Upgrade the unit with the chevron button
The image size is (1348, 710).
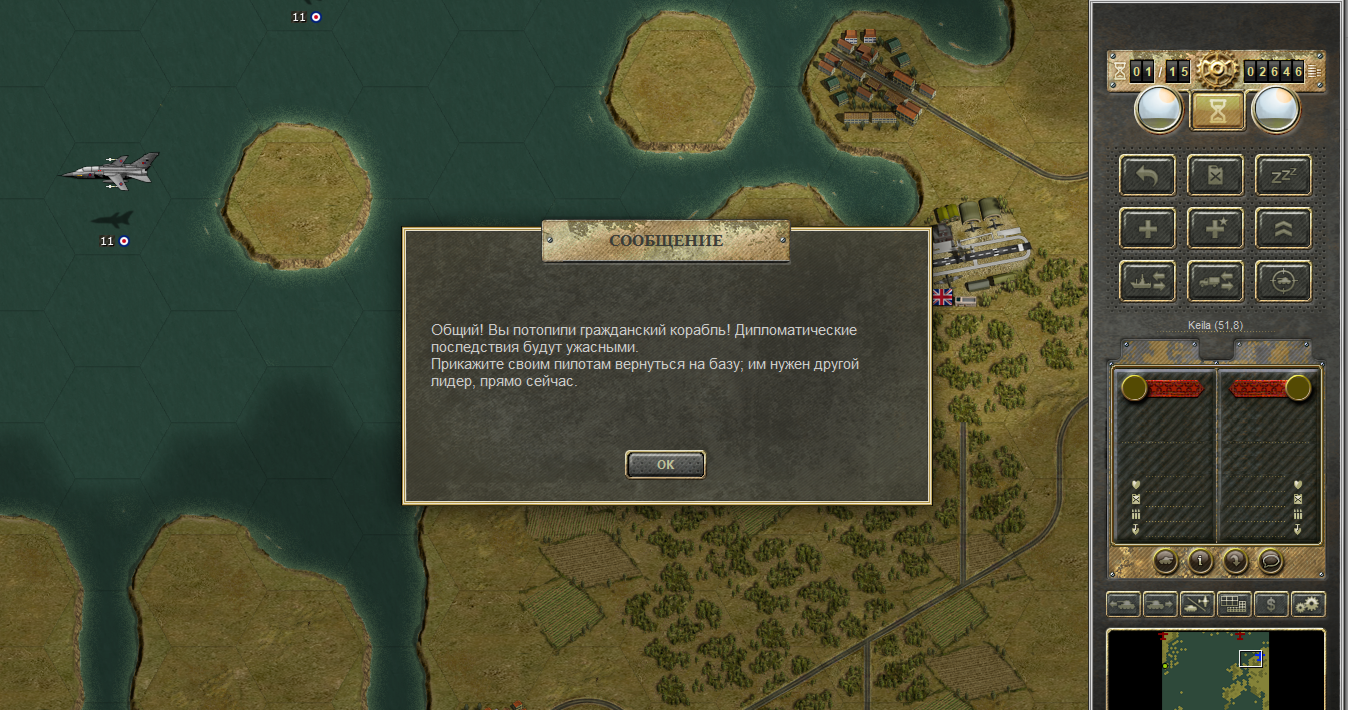(x=1283, y=228)
